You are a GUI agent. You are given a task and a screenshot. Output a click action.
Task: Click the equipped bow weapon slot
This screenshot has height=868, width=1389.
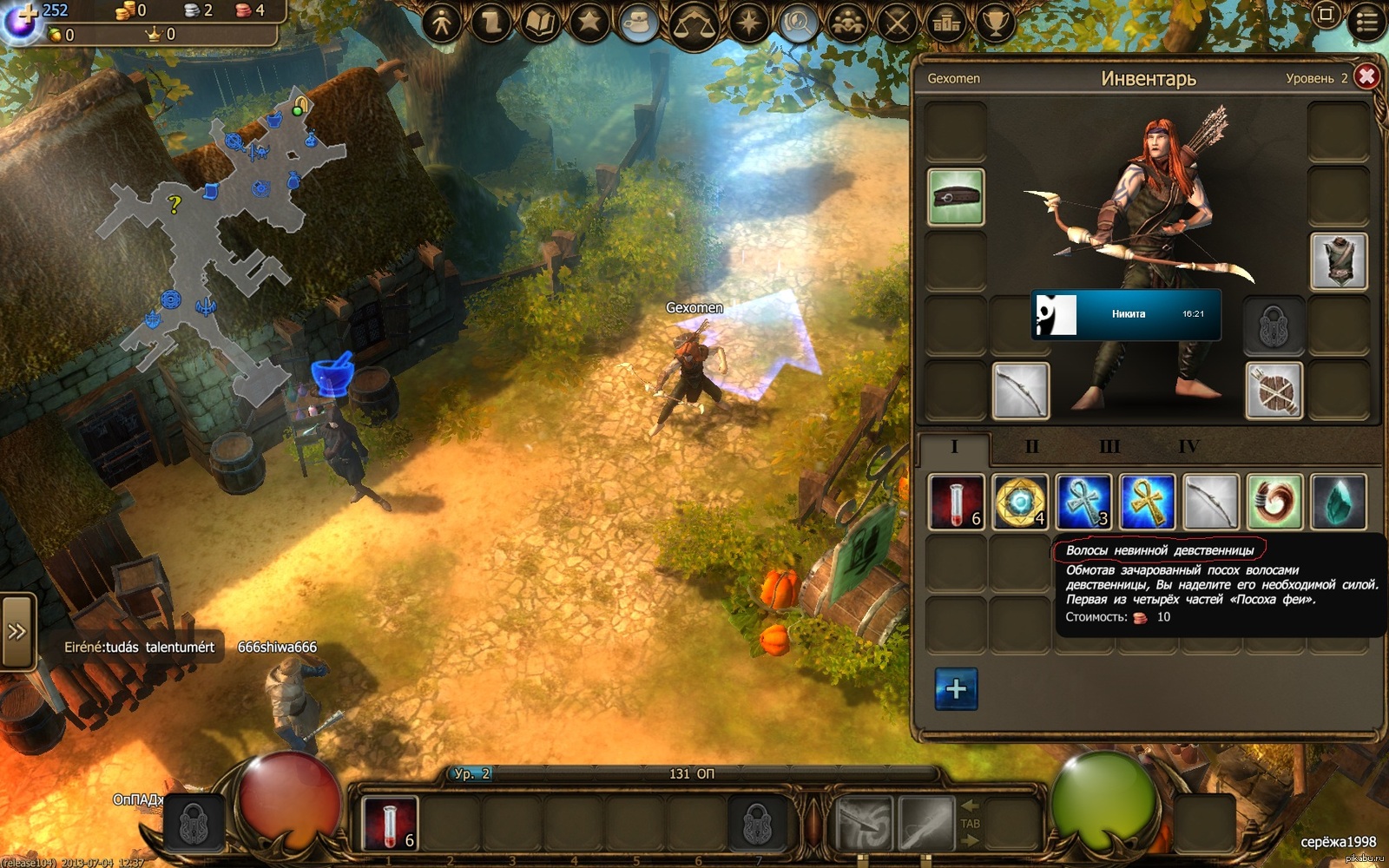[1020, 391]
